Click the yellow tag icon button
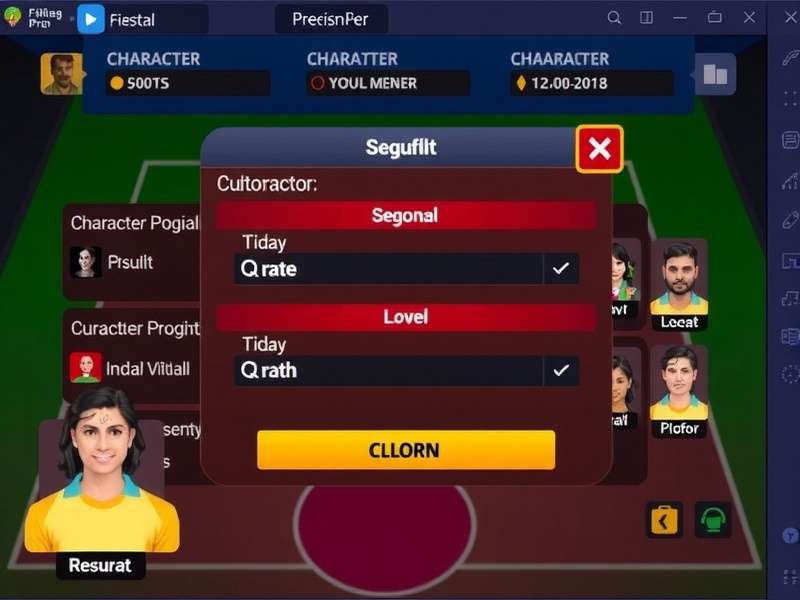 664,519
